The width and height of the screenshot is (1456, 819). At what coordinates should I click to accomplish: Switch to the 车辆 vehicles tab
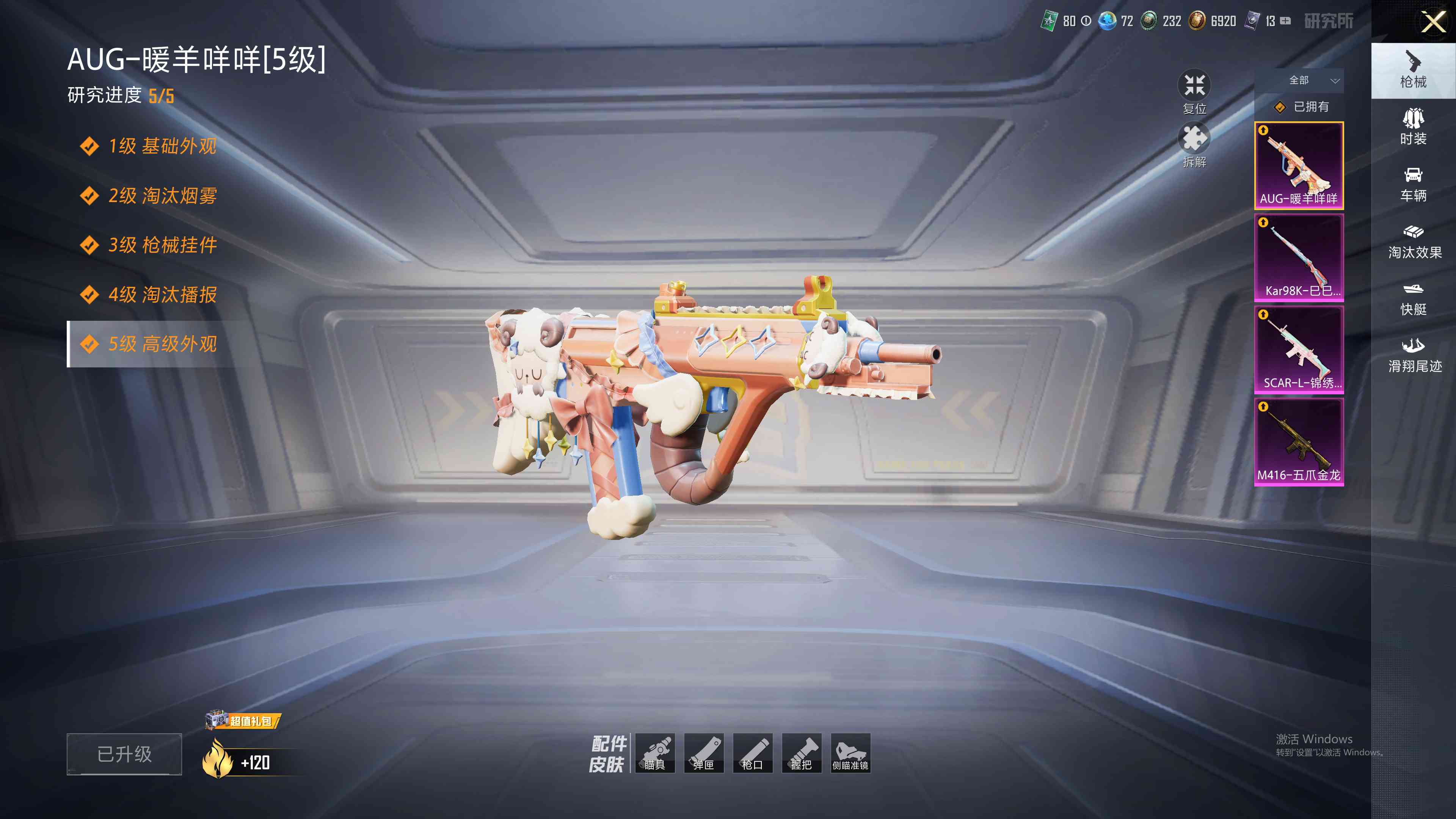tap(1413, 184)
